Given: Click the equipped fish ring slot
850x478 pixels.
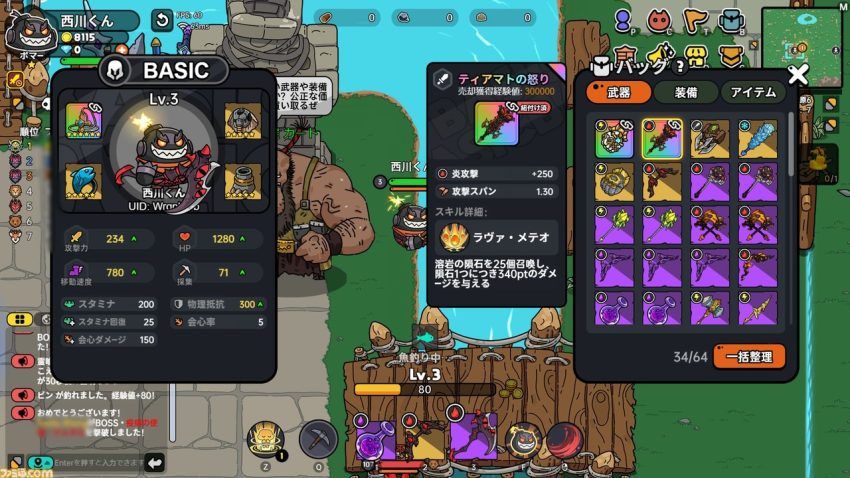Looking at the screenshot, I should (84, 182).
